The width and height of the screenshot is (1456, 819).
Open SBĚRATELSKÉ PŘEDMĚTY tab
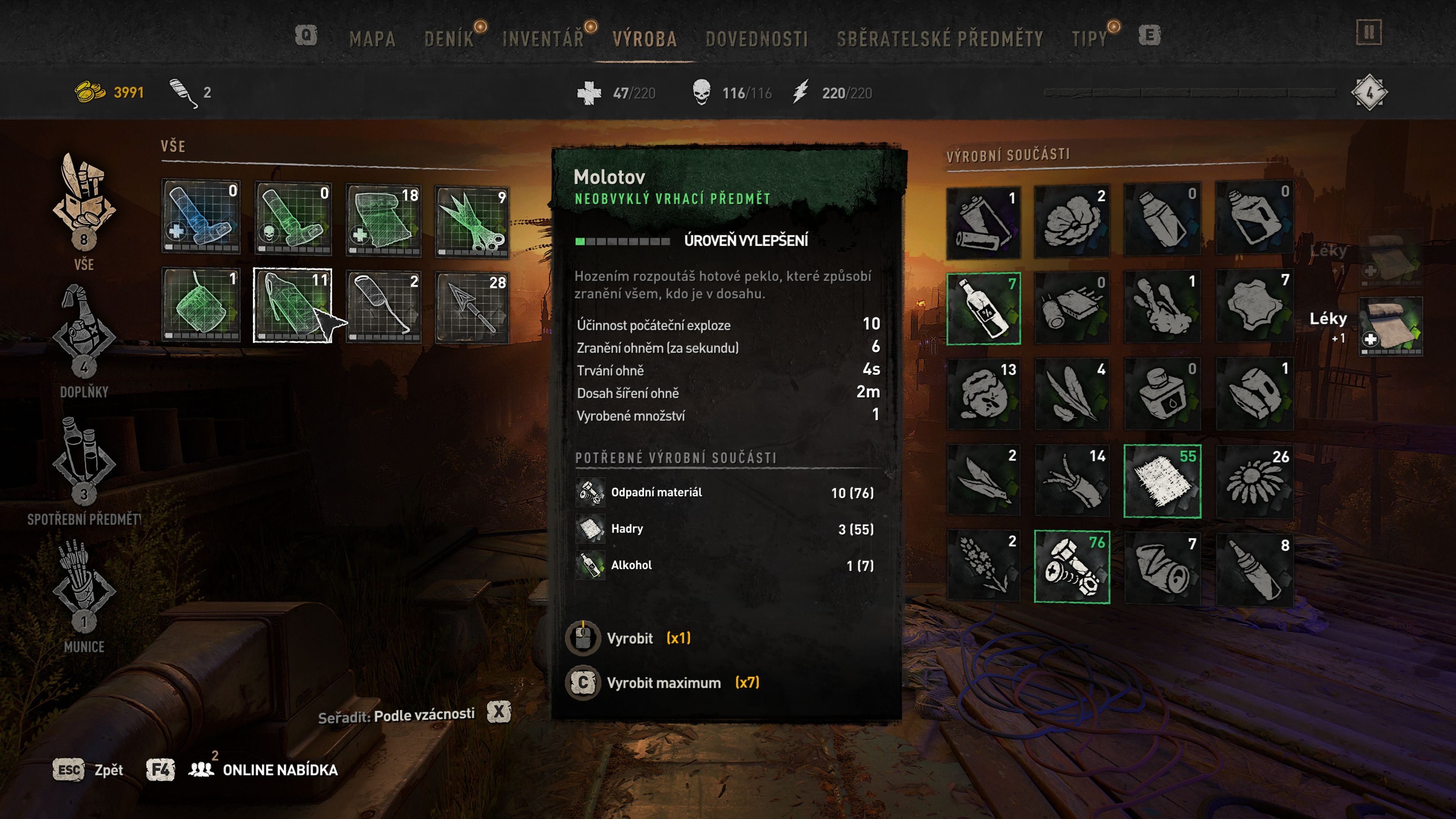click(x=940, y=39)
